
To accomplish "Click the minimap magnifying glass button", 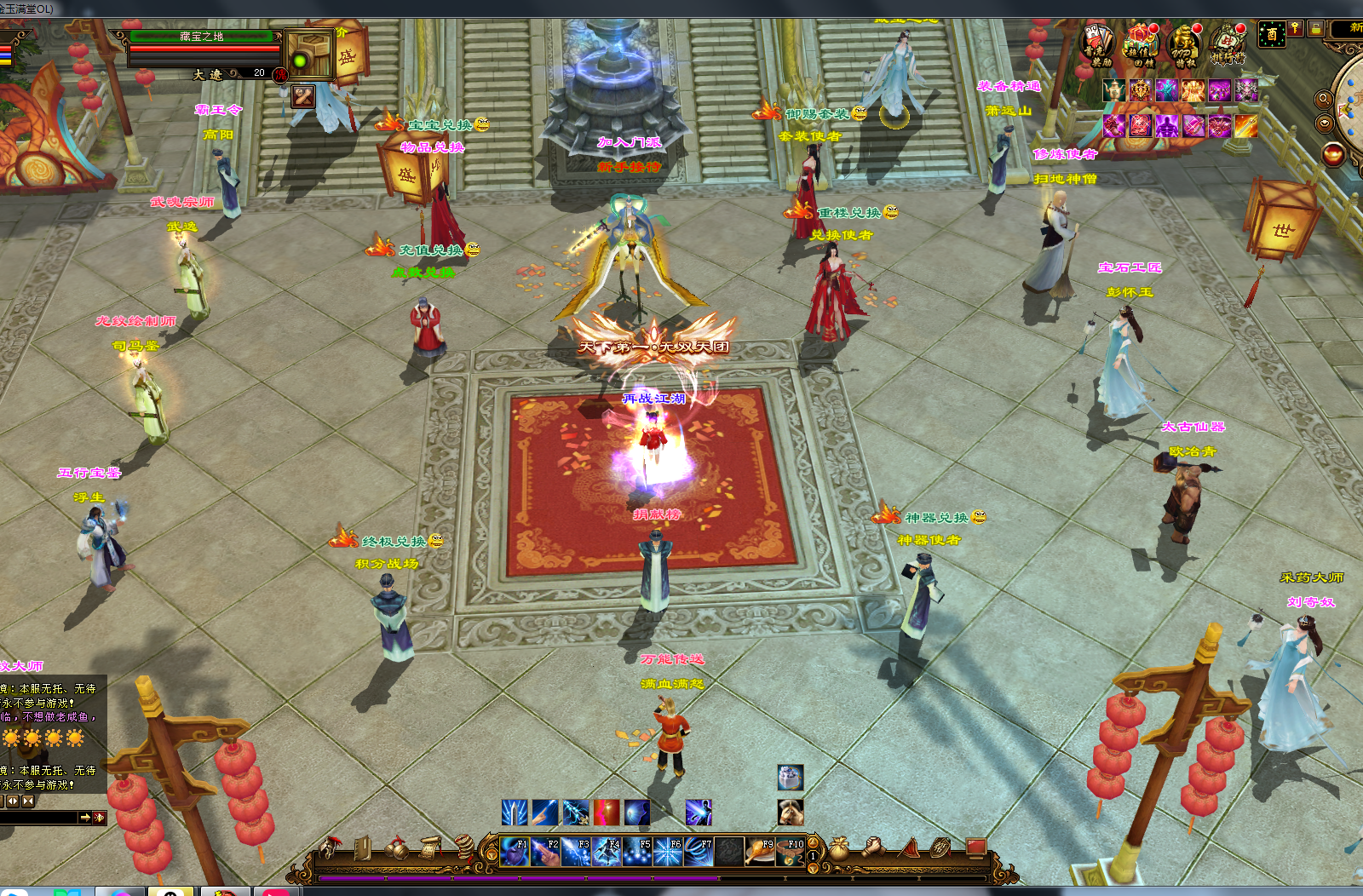I will (x=1324, y=99).
